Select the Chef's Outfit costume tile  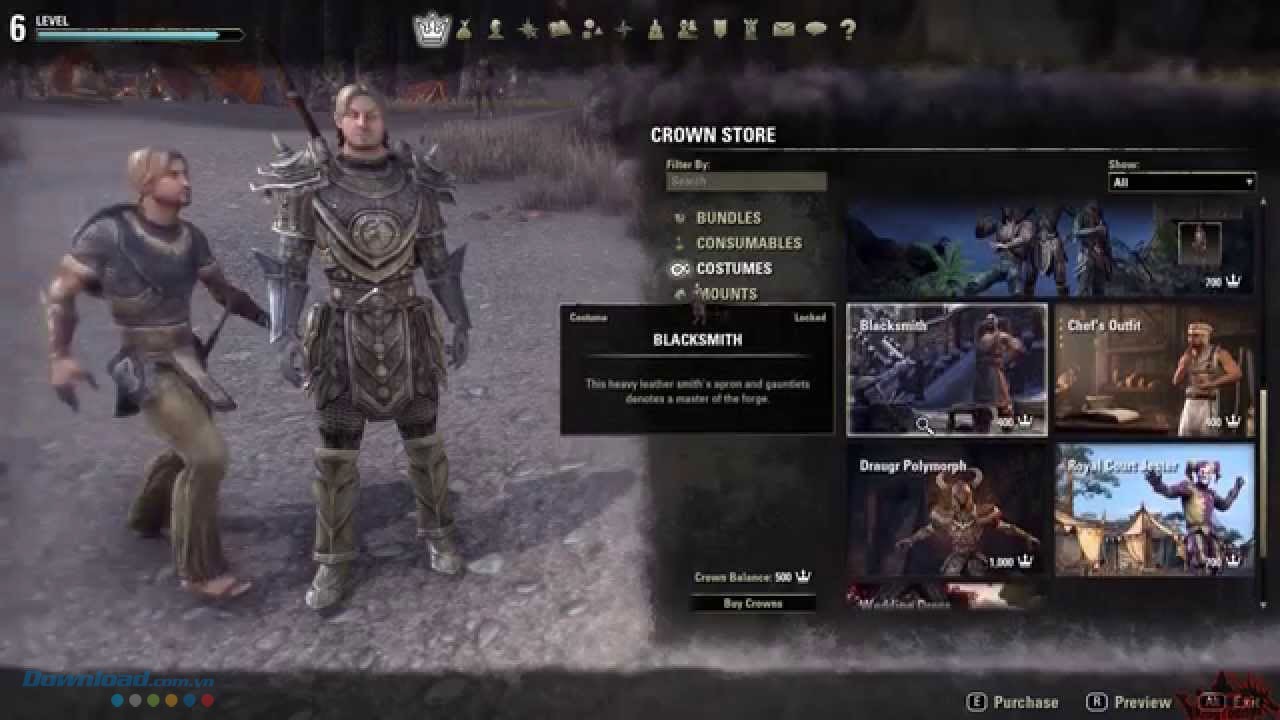1154,370
